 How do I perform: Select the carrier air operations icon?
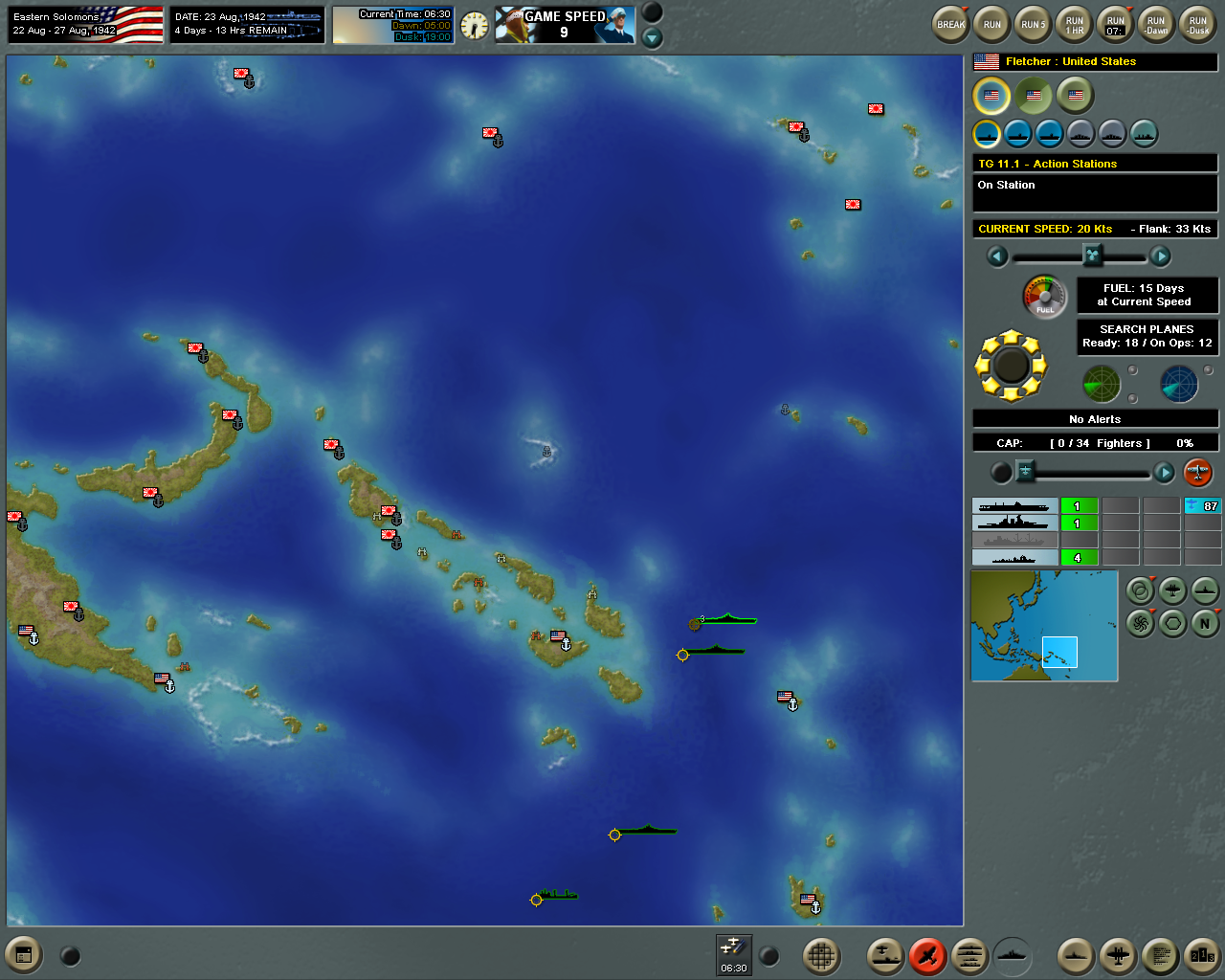(884, 955)
